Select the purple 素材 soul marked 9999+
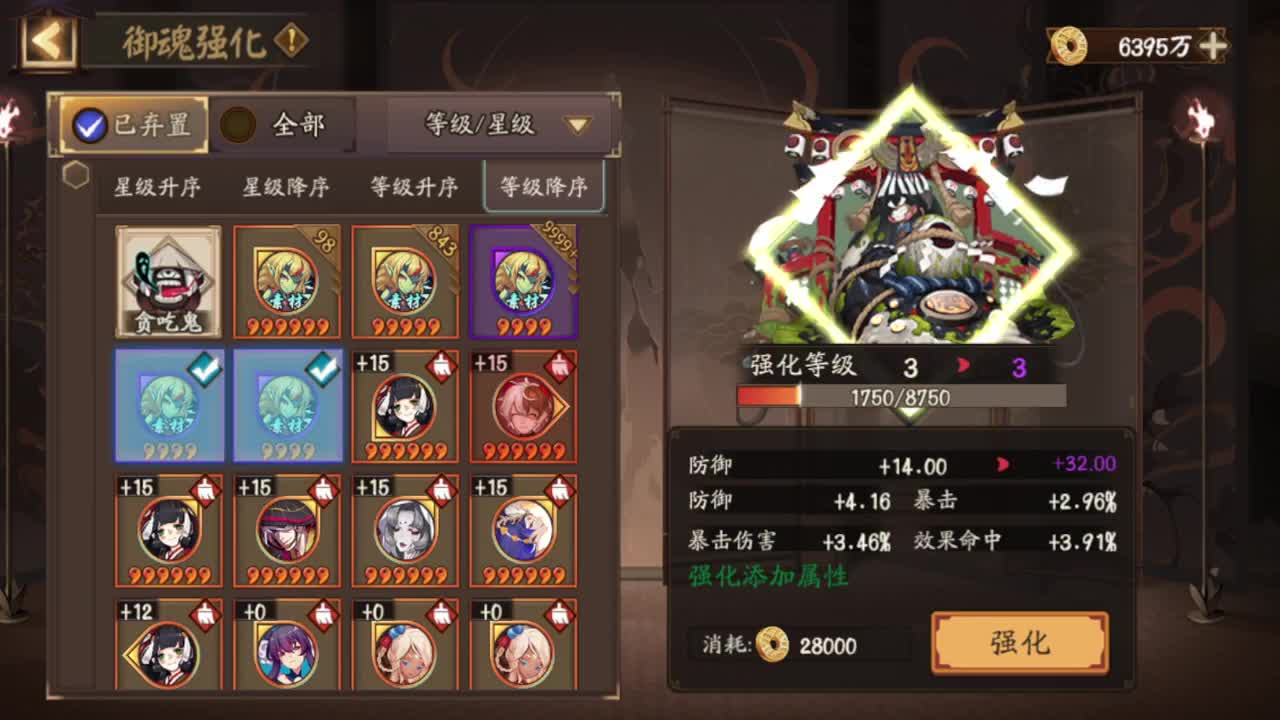 pos(524,280)
